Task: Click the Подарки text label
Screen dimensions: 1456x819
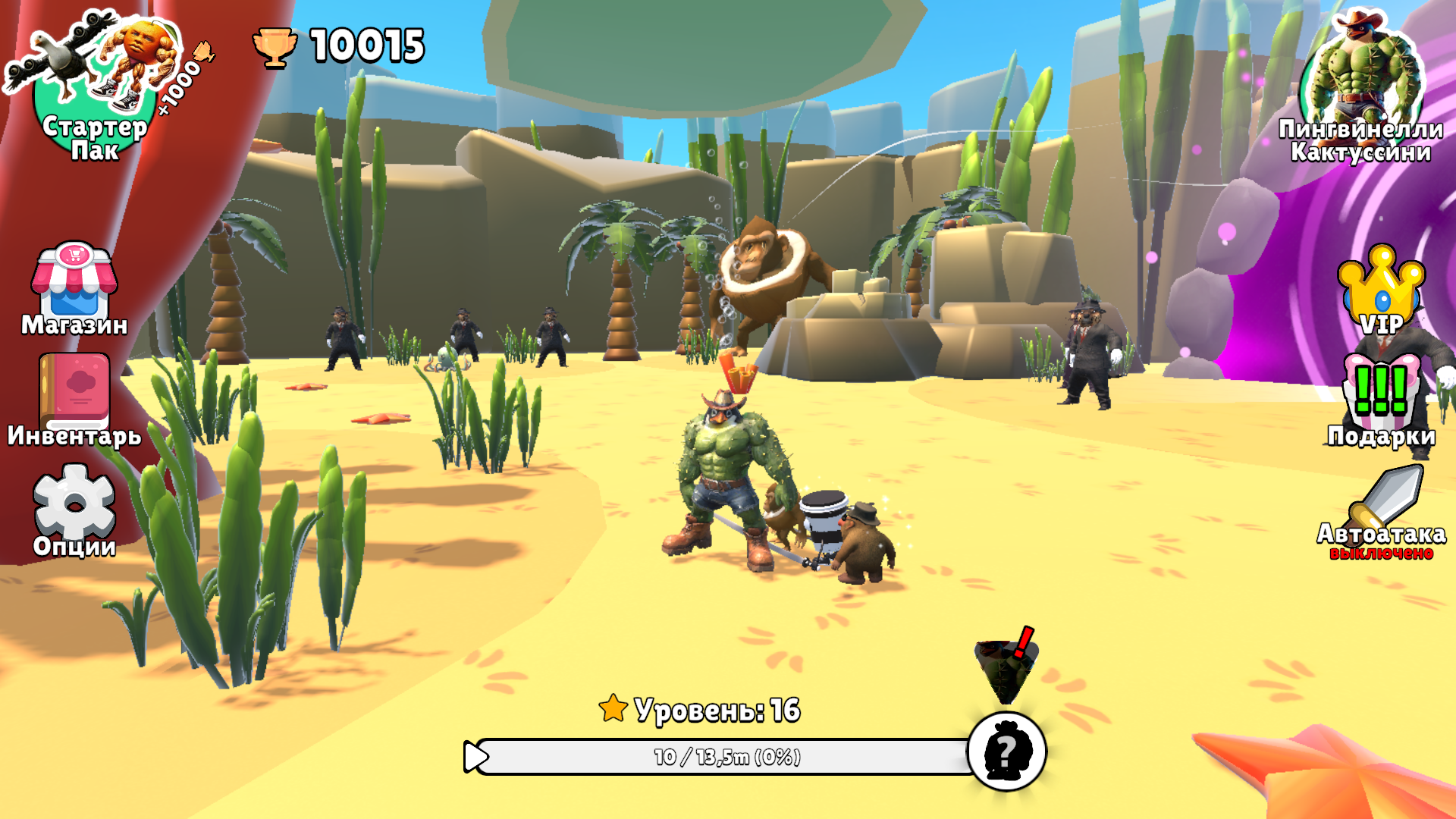Action: tap(1382, 436)
